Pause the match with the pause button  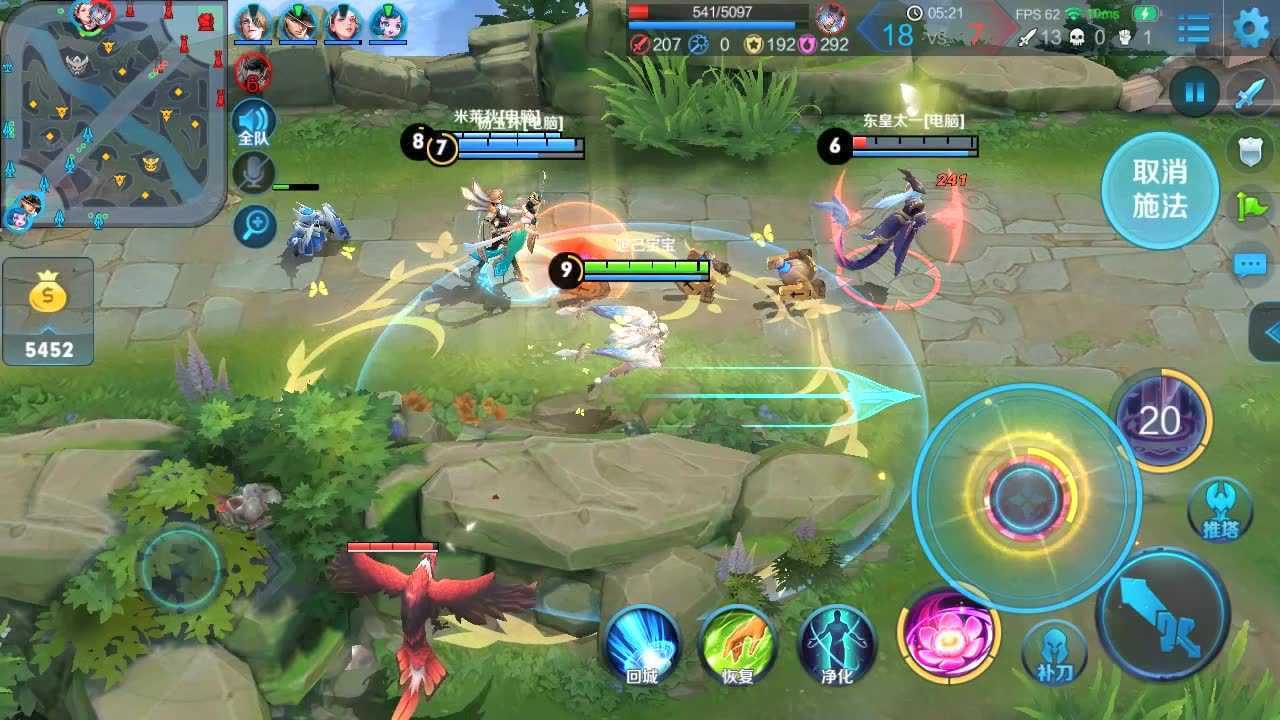(x=1194, y=93)
